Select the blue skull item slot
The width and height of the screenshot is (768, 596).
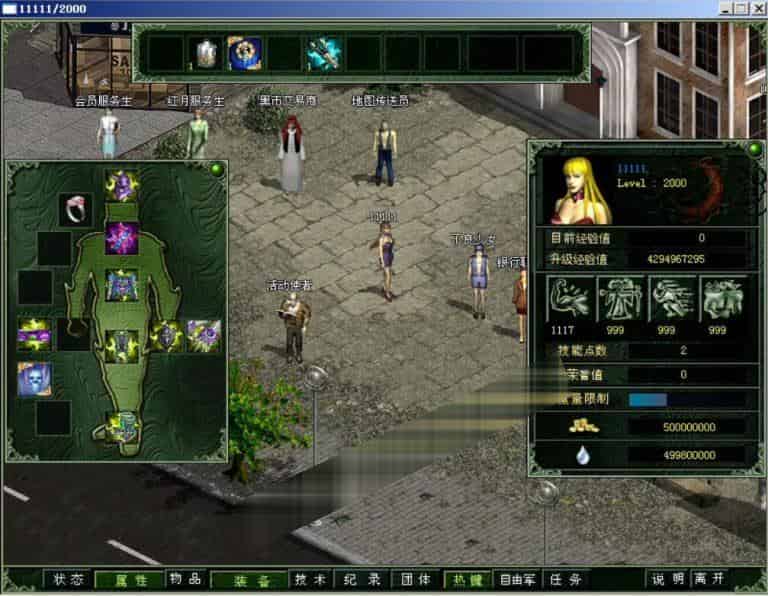pyautogui.click(x=34, y=379)
